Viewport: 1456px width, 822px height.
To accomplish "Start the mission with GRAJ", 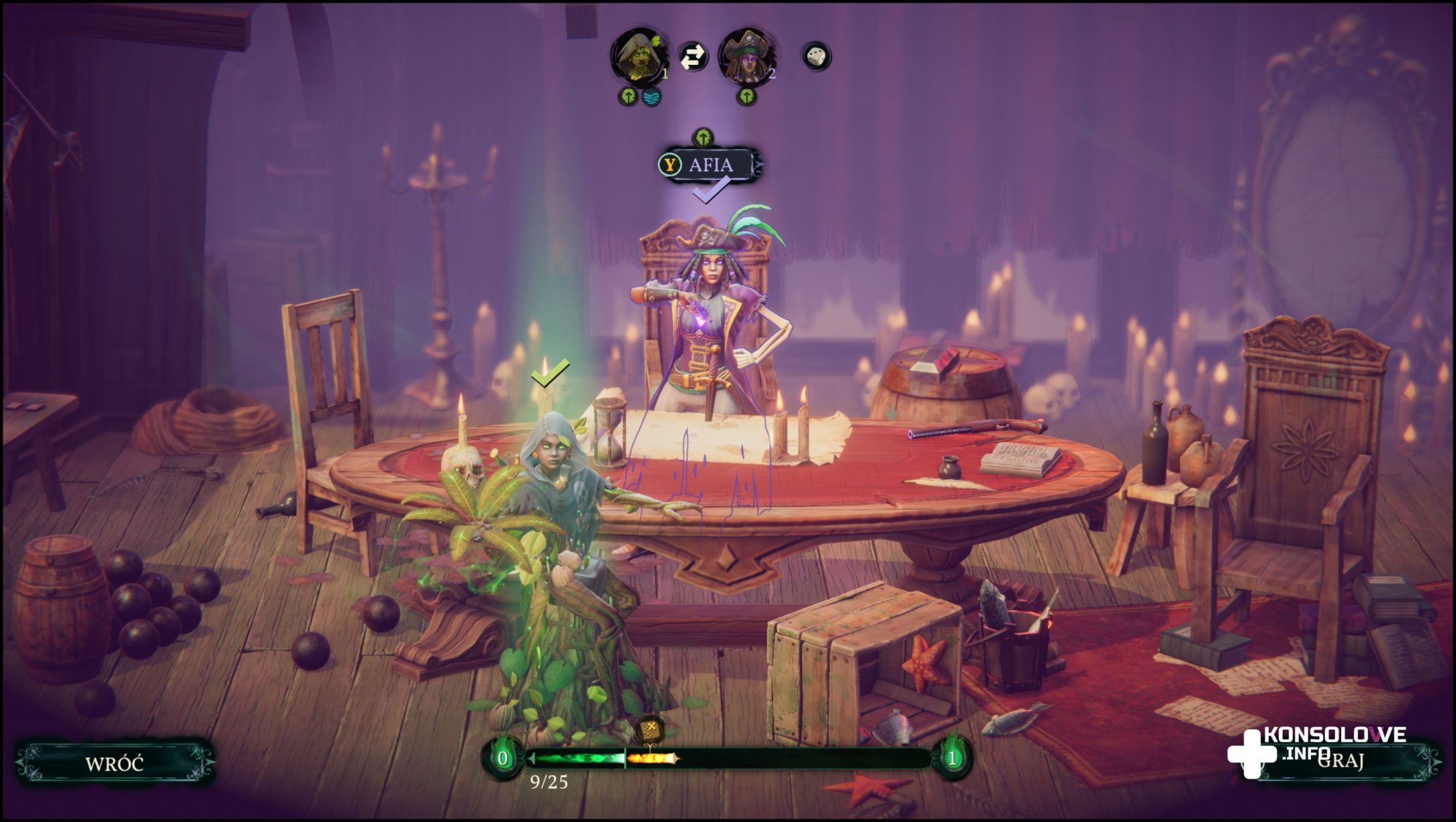I will (1339, 762).
